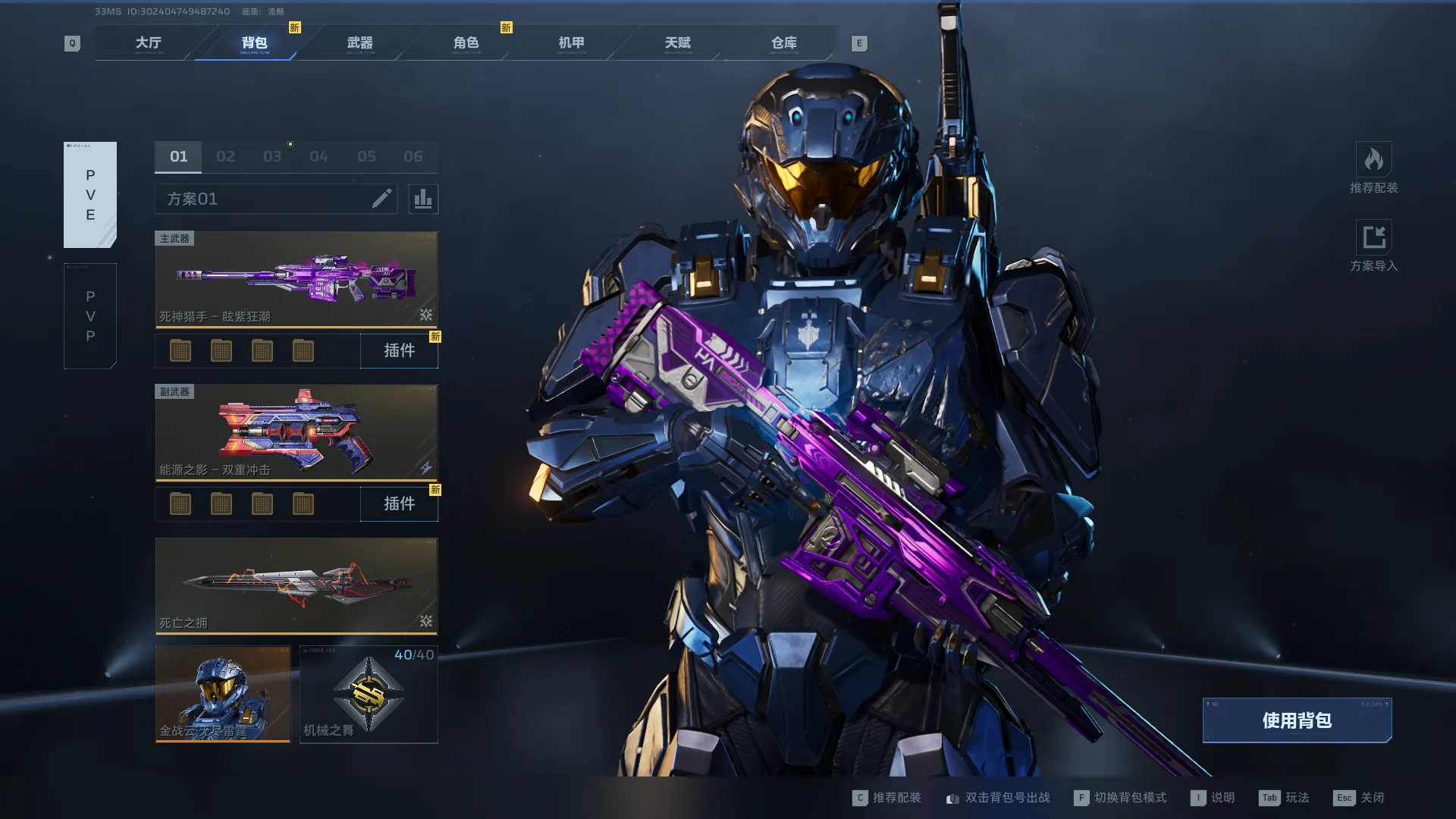
Task: Select the primary weapon 死神猎手 card
Action: 296,280
